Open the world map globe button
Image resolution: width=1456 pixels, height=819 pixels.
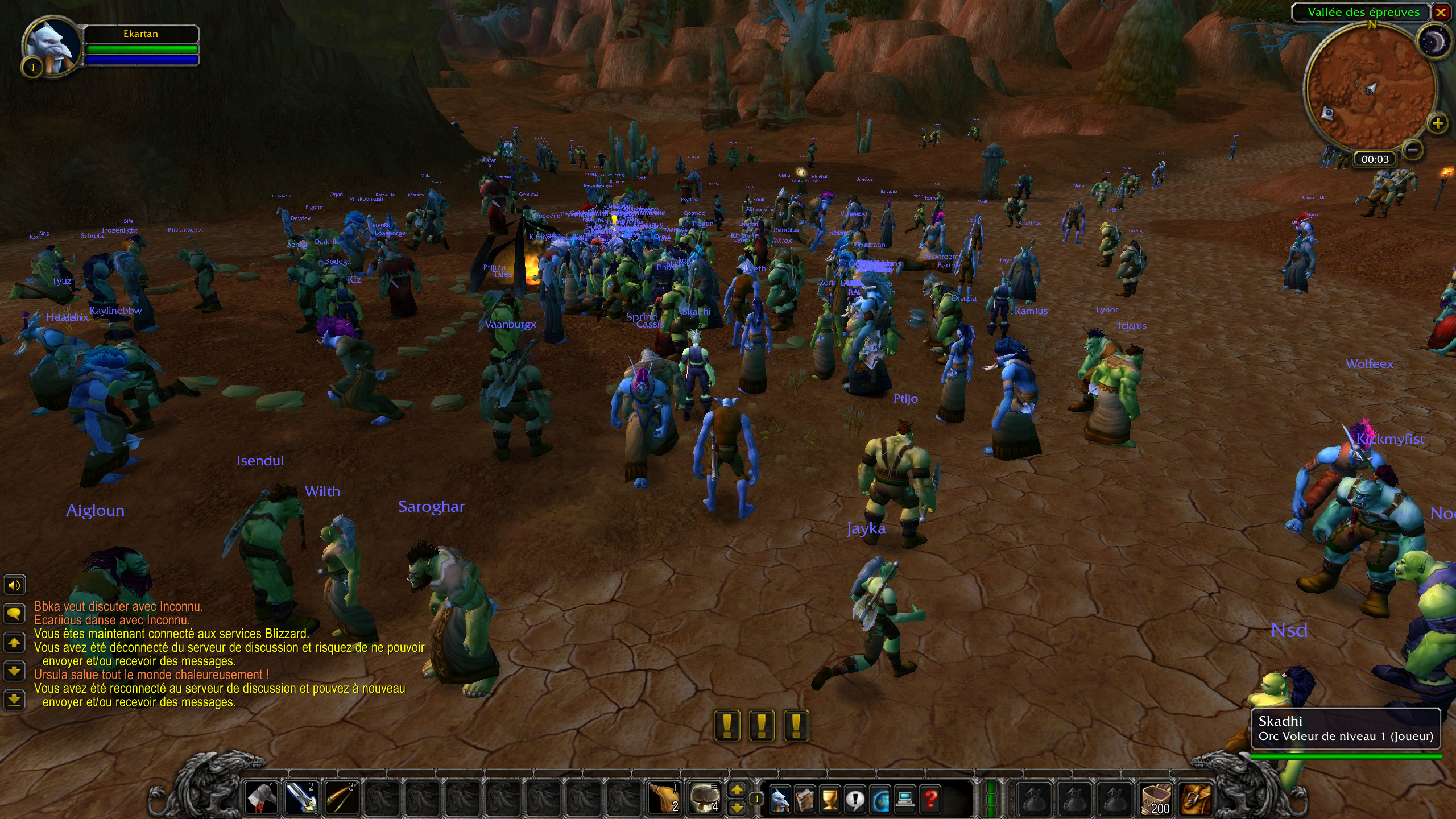tap(880, 800)
